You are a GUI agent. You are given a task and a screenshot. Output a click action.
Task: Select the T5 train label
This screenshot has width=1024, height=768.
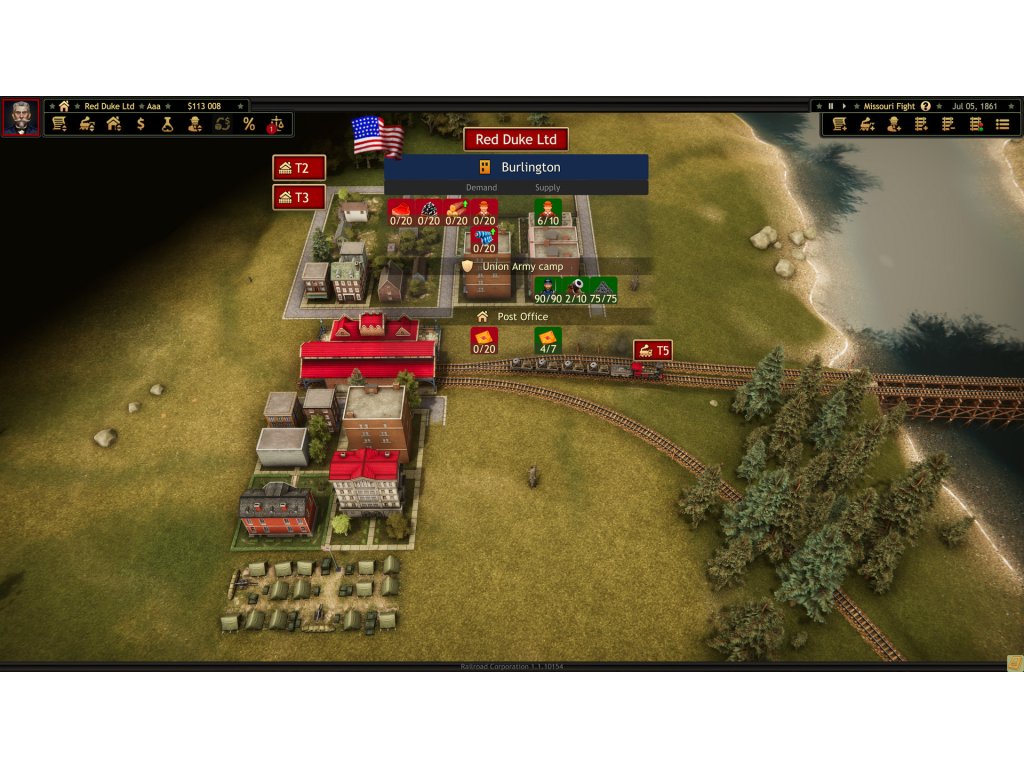pos(653,351)
